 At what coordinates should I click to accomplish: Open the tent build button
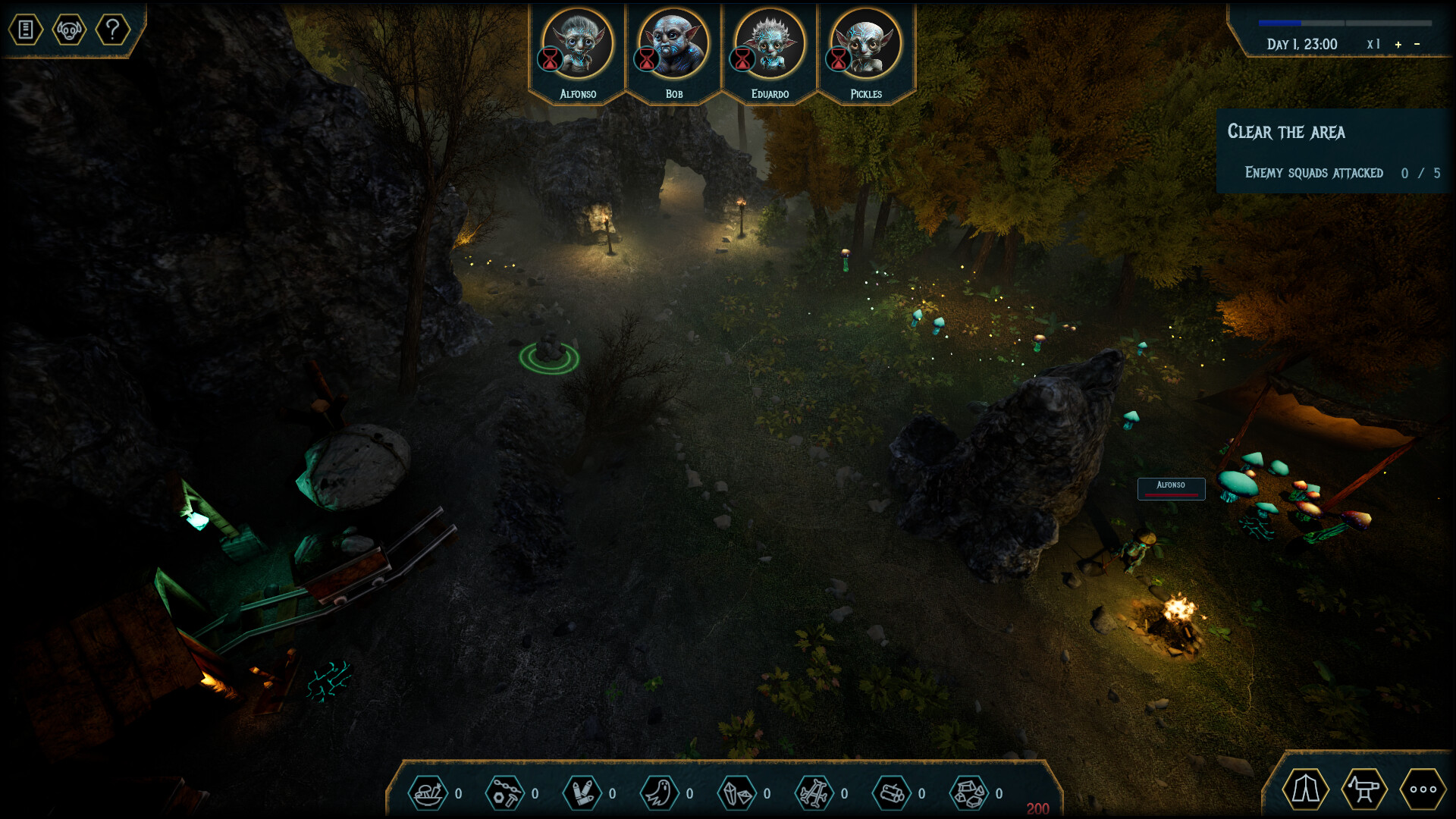1305,789
